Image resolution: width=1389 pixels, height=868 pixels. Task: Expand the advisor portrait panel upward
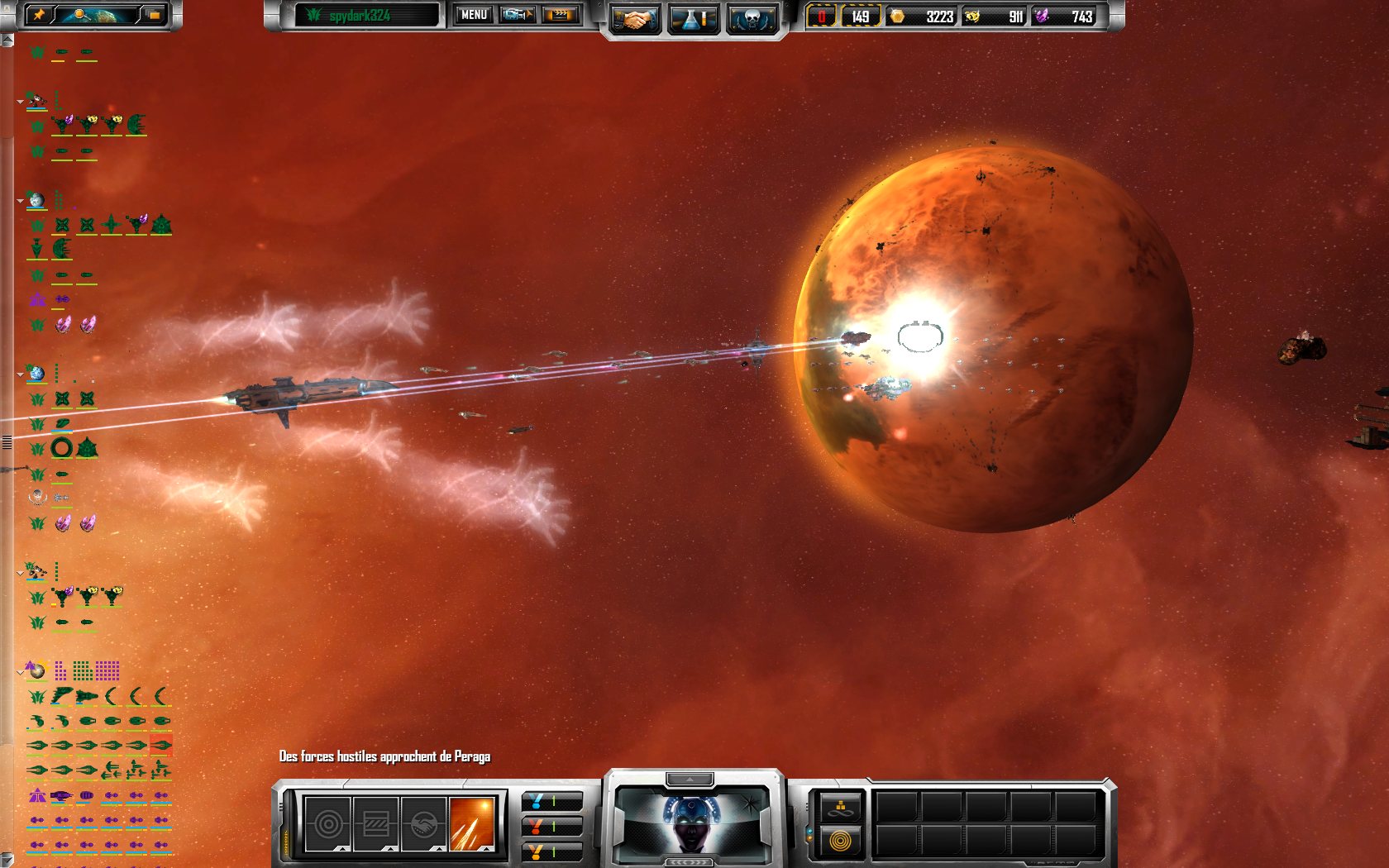point(691,778)
